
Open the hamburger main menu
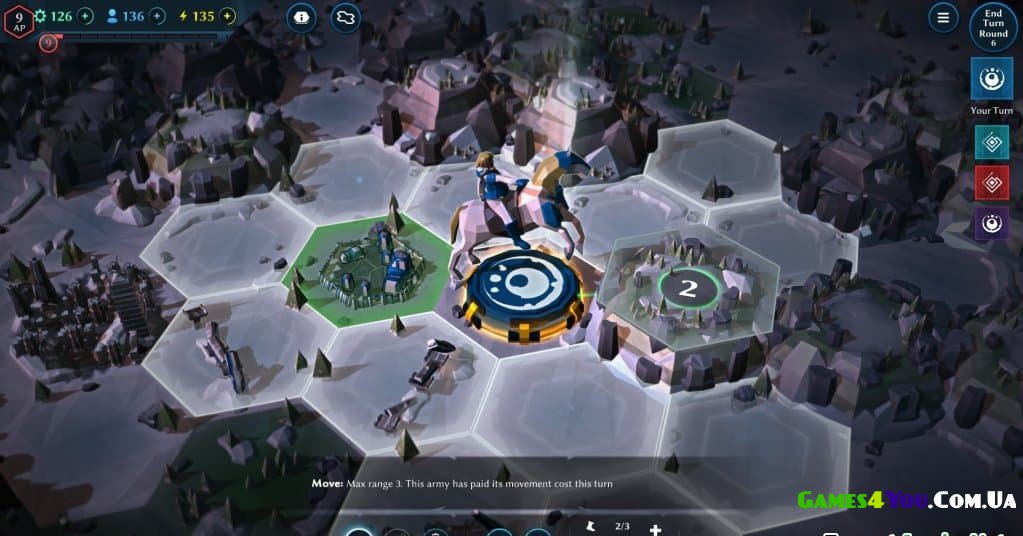point(943,18)
